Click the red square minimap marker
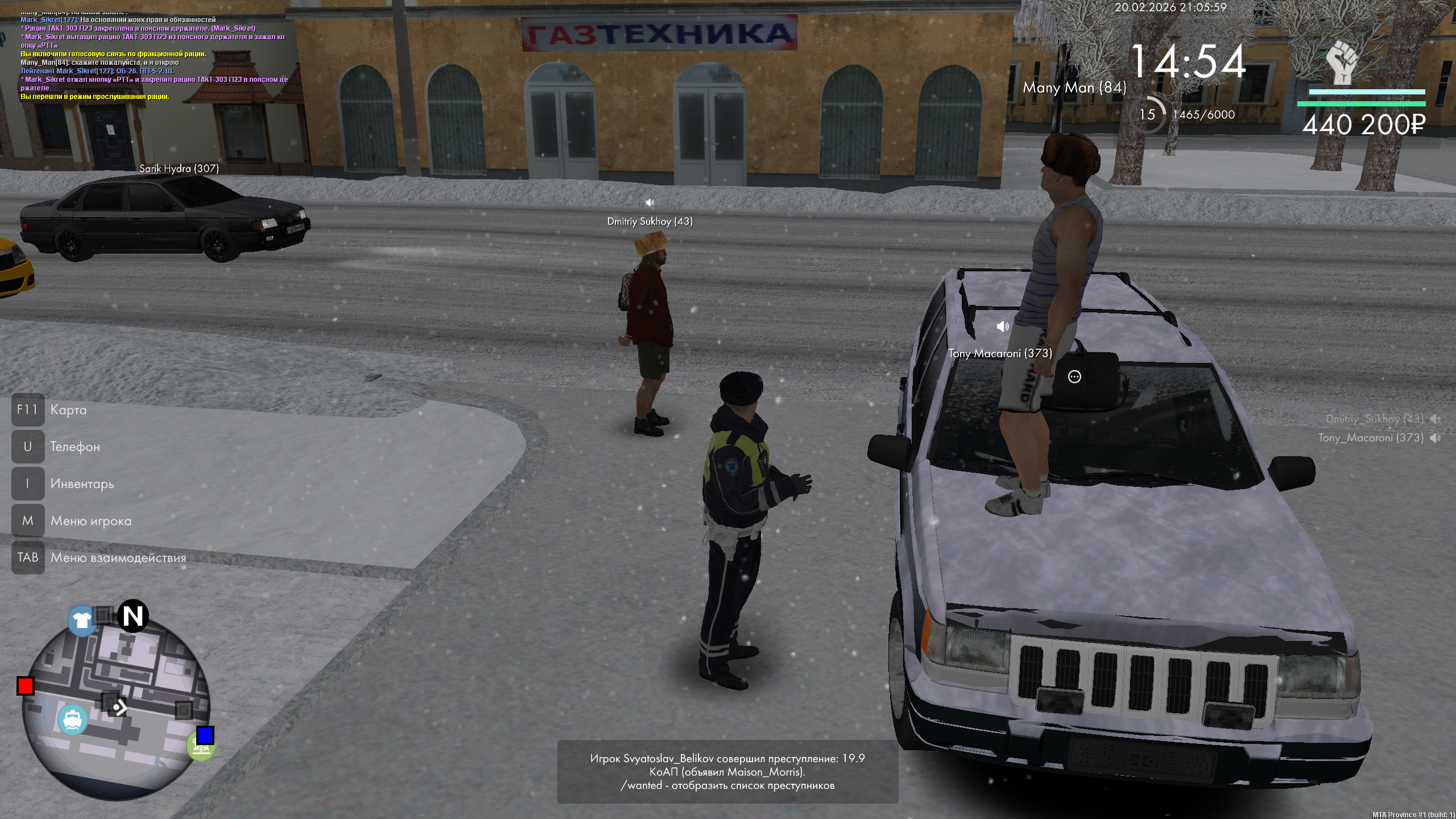The width and height of the screenshot is (1456, 819). coord(25,686)
